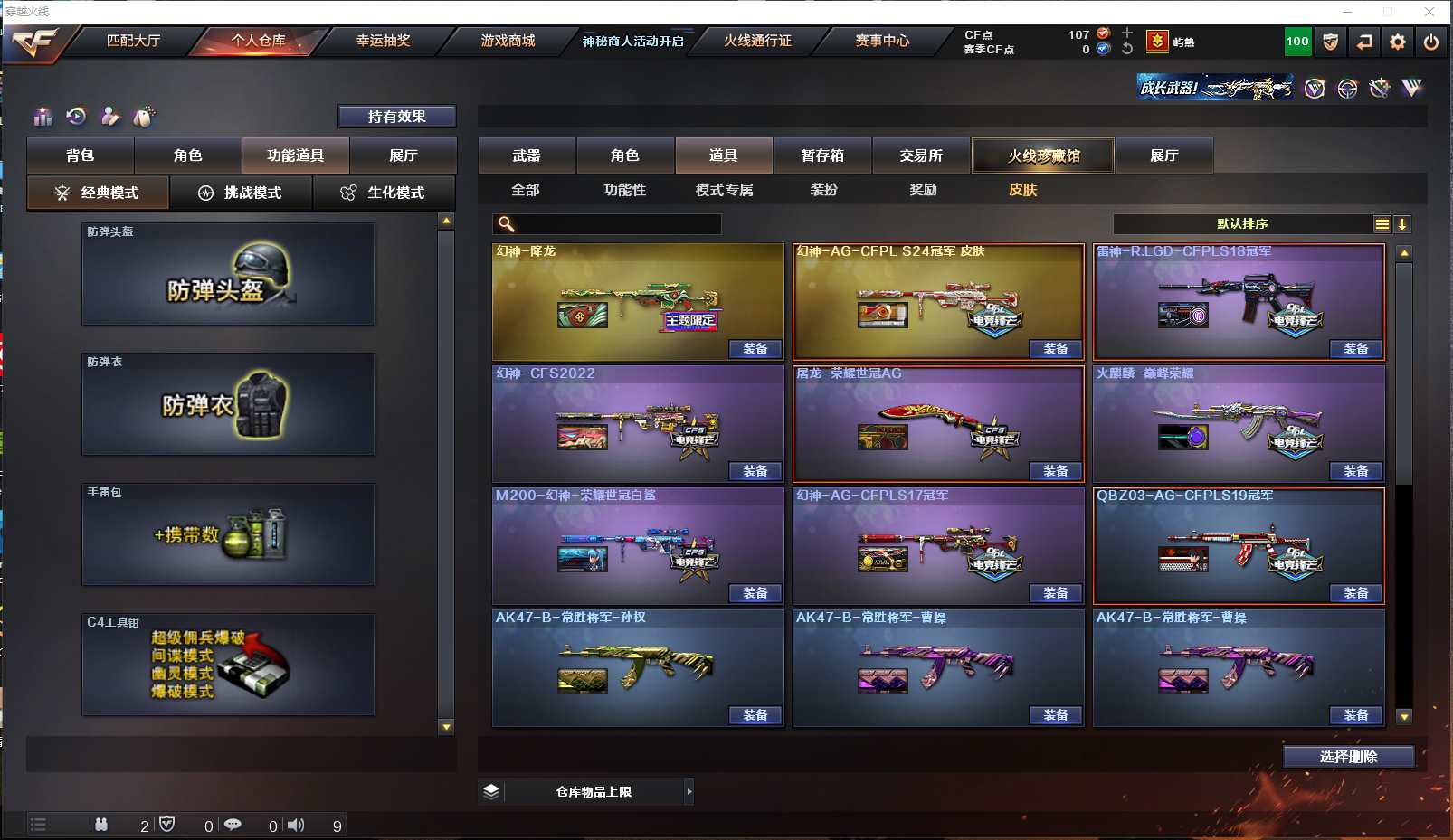Screen dimensions: 1453x840
Task: Open the 火线通行证 battle pass
Action: click(x=757, y=41)
